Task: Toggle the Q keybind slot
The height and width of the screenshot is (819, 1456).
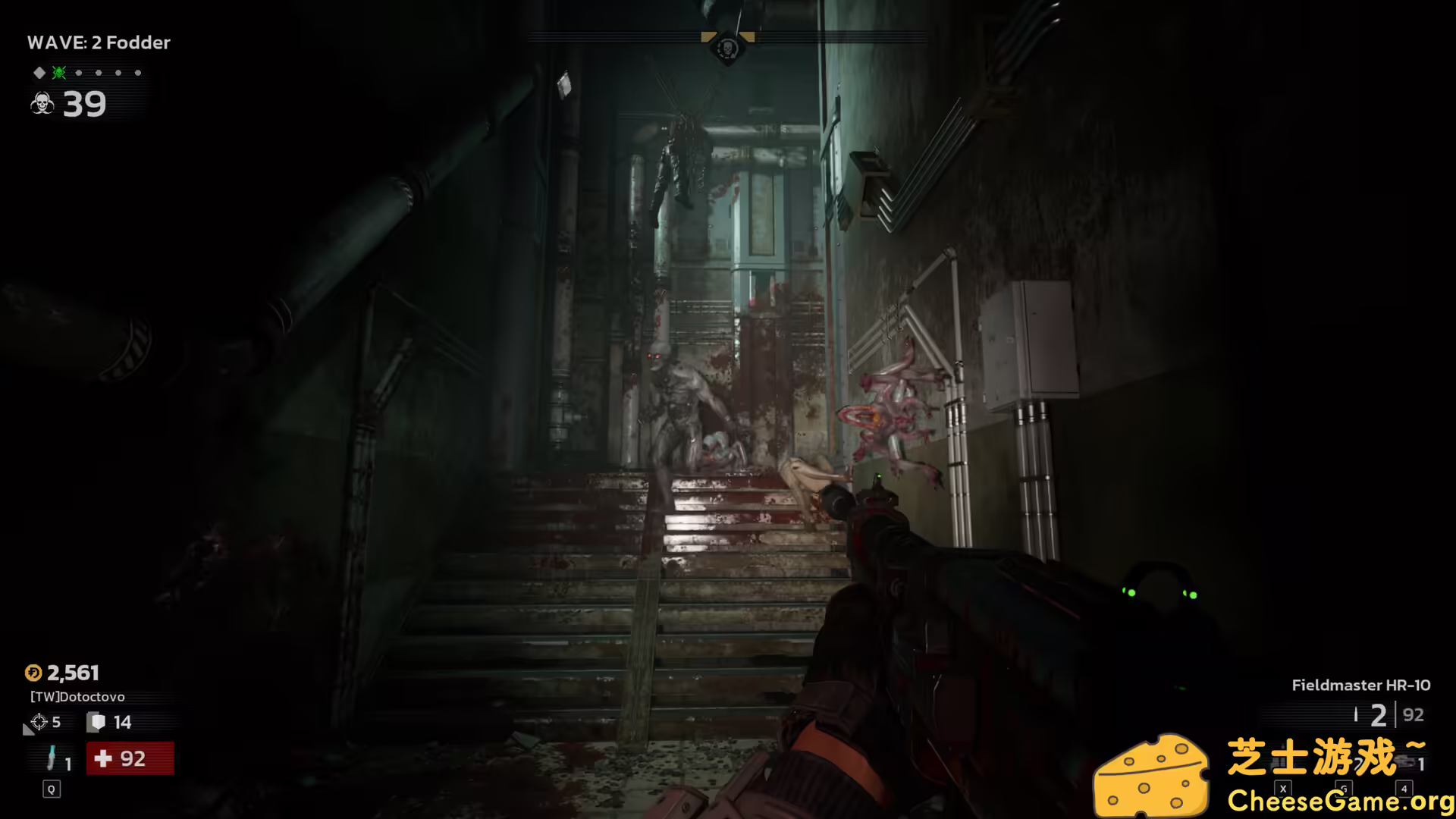Action: pyautogui.click(x=52, y=789)
